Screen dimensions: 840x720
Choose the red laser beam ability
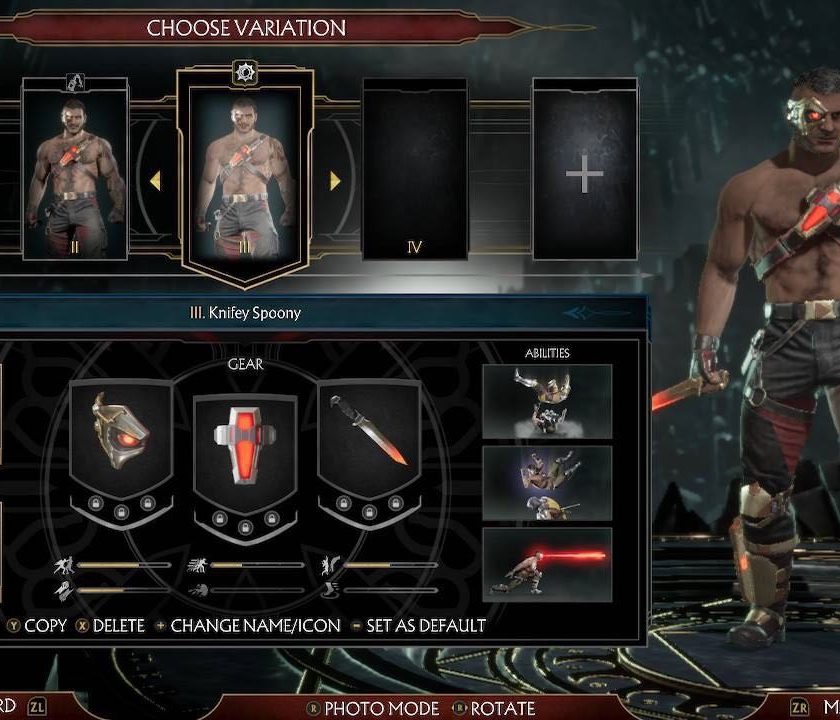pos(547,564)
